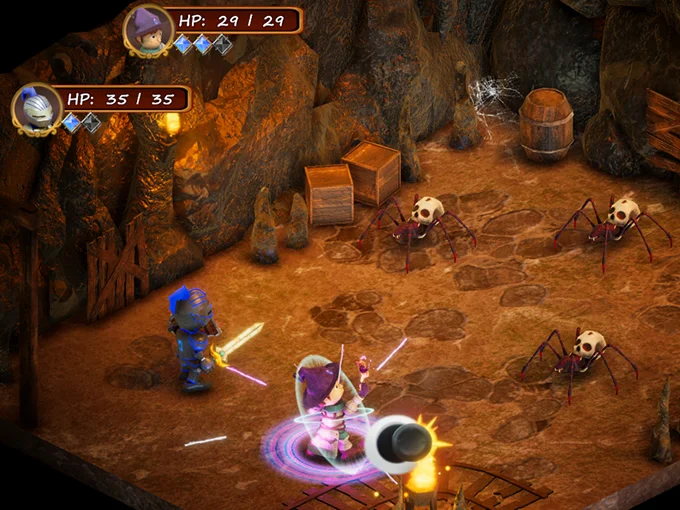Select the knight character portrait
Screen dimensions: 680x510
[x=36, y=107]
